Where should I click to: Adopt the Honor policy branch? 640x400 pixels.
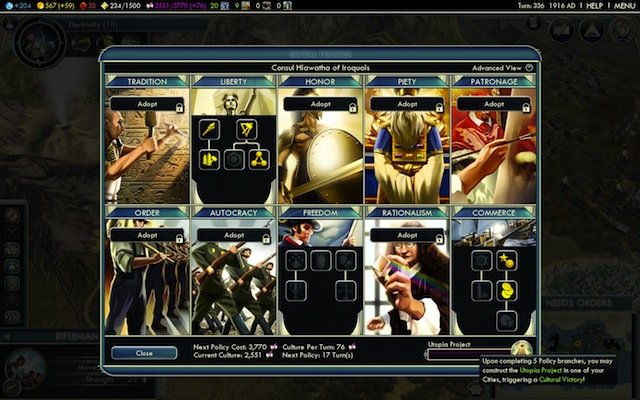[320, 103]
